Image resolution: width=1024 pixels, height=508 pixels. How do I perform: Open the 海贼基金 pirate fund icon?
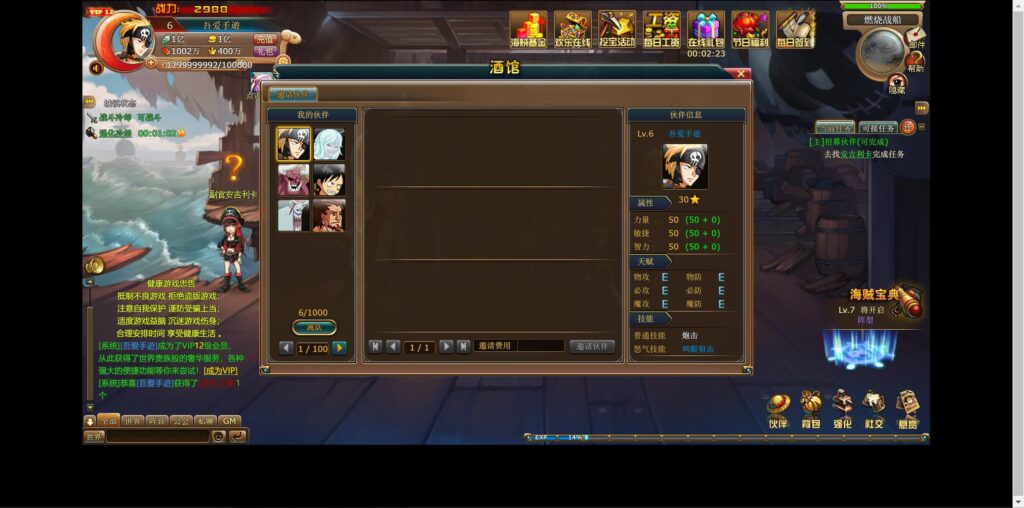coord(528,29)
